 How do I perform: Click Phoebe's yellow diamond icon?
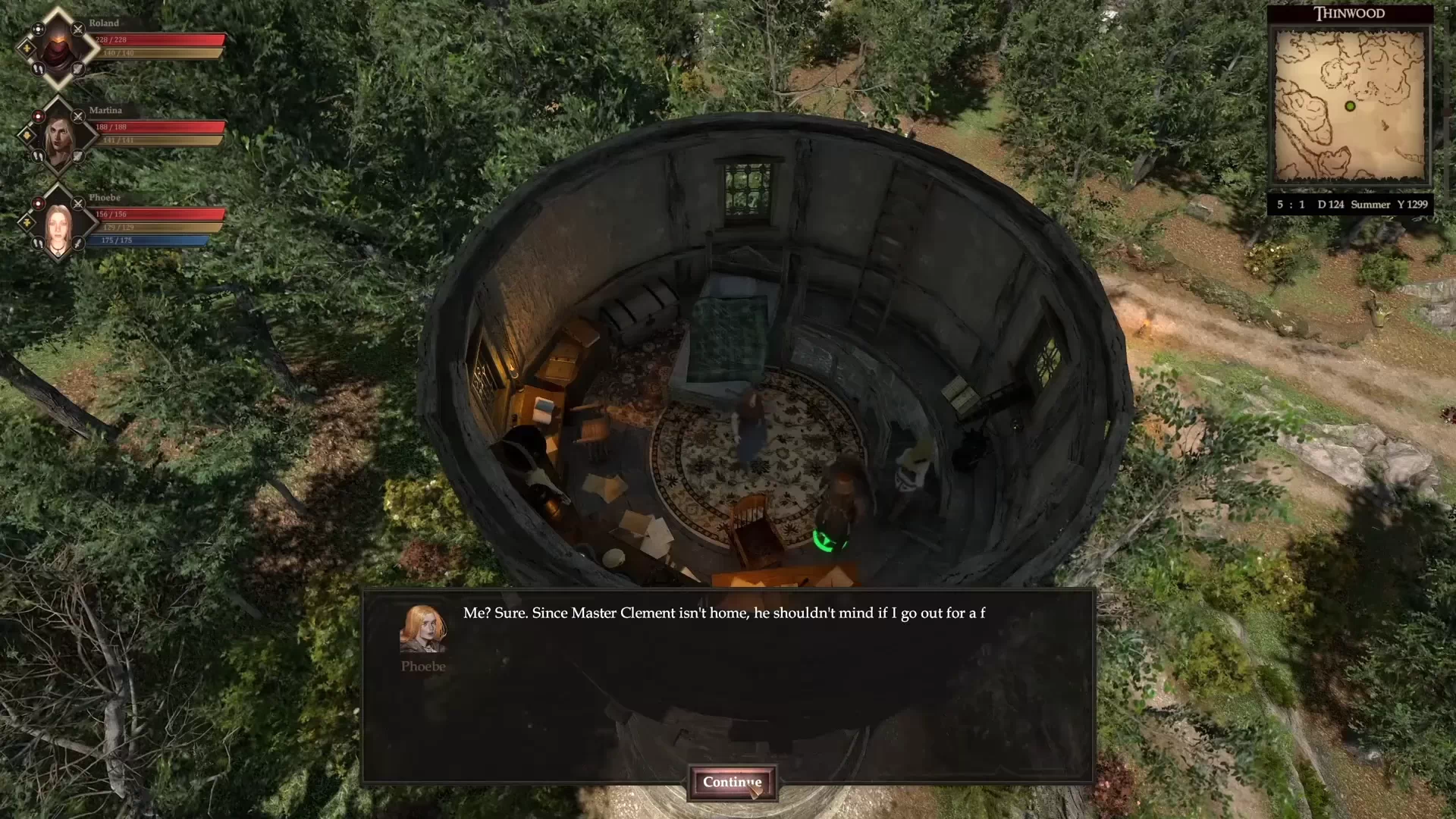coord(27,223)
